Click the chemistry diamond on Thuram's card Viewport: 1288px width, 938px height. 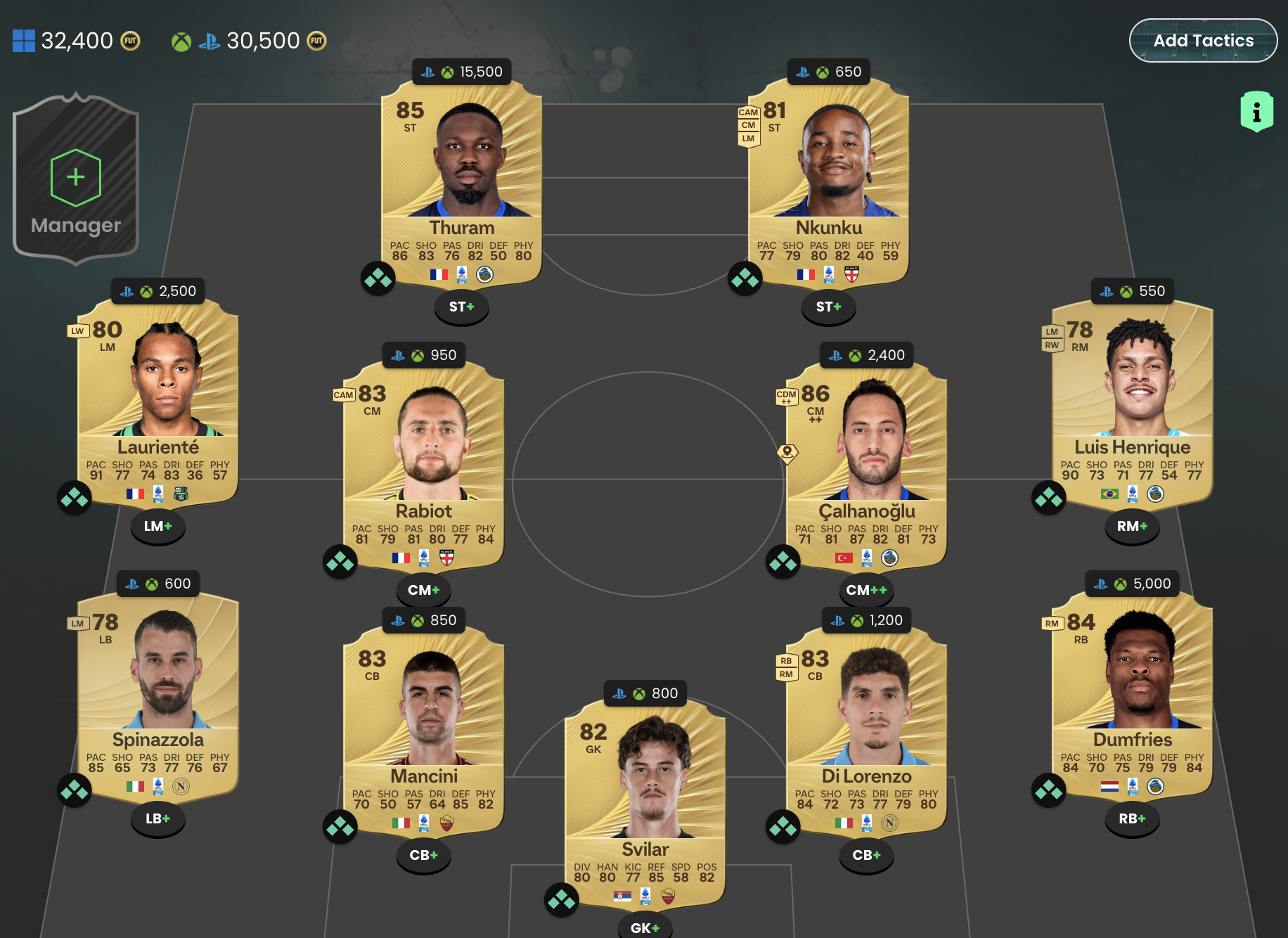(x=378, y=278)
